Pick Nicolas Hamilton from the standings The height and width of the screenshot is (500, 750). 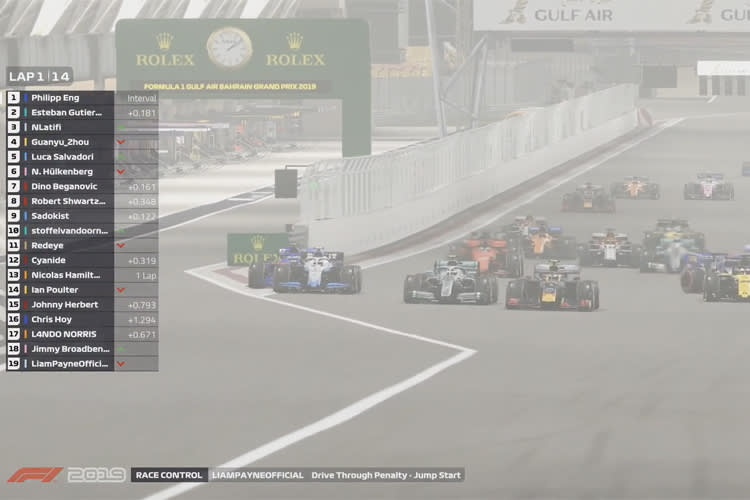pyautogui.click(x=80, y=275)
